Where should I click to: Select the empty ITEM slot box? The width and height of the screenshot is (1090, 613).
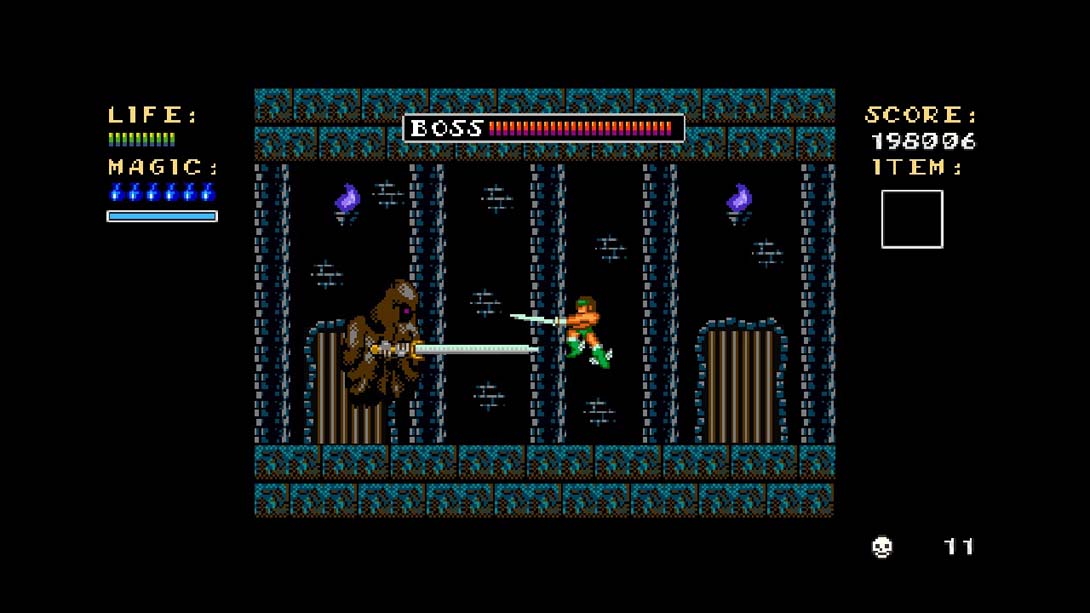coord(911,219)
